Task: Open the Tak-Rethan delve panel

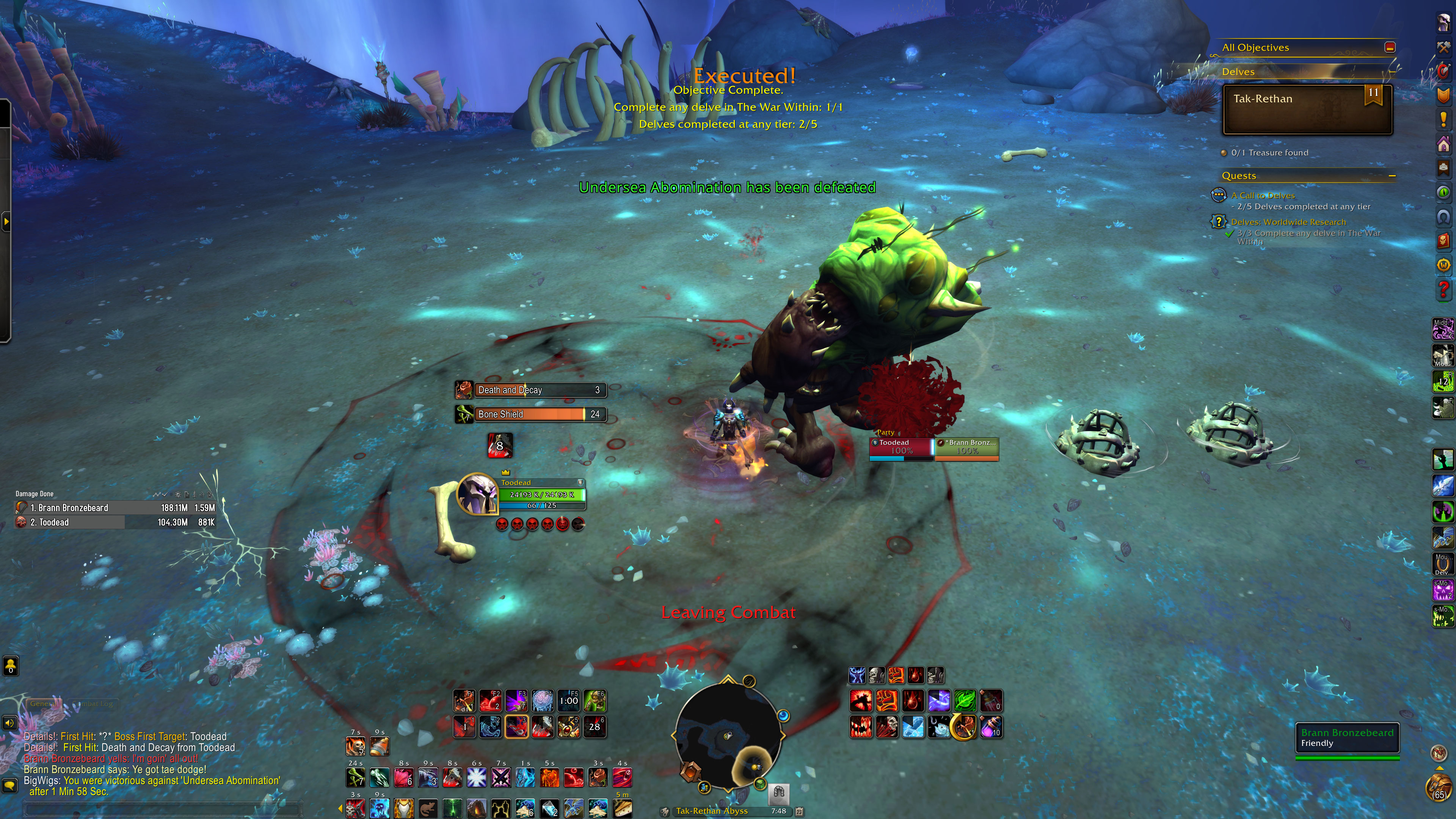Action: click(x=1307, y=110)
